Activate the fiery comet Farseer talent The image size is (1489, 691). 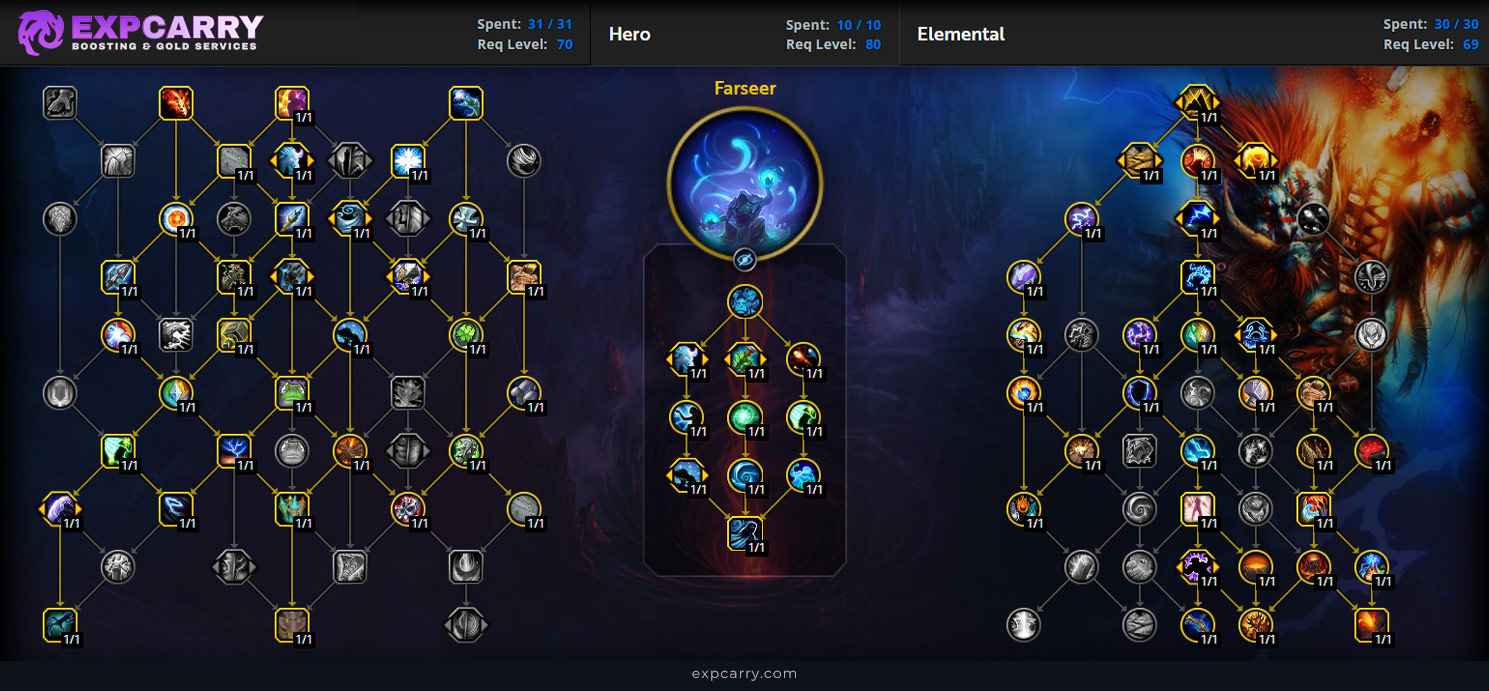pos(802,359)
